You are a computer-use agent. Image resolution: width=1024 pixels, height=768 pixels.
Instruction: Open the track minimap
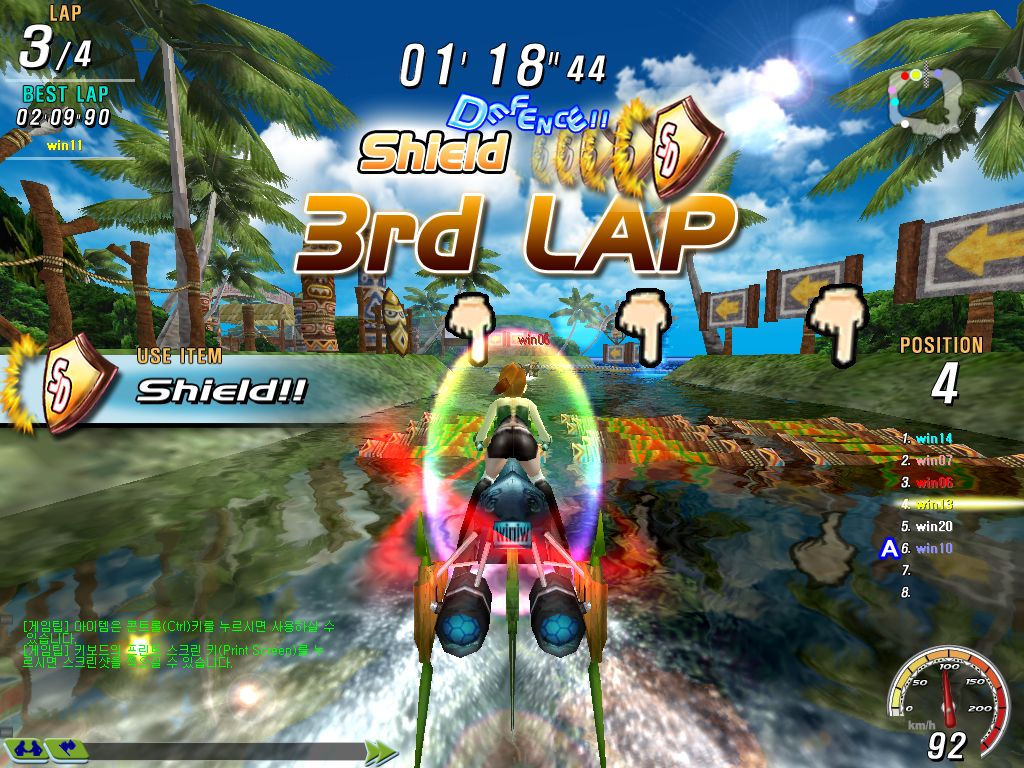[927, 97]
